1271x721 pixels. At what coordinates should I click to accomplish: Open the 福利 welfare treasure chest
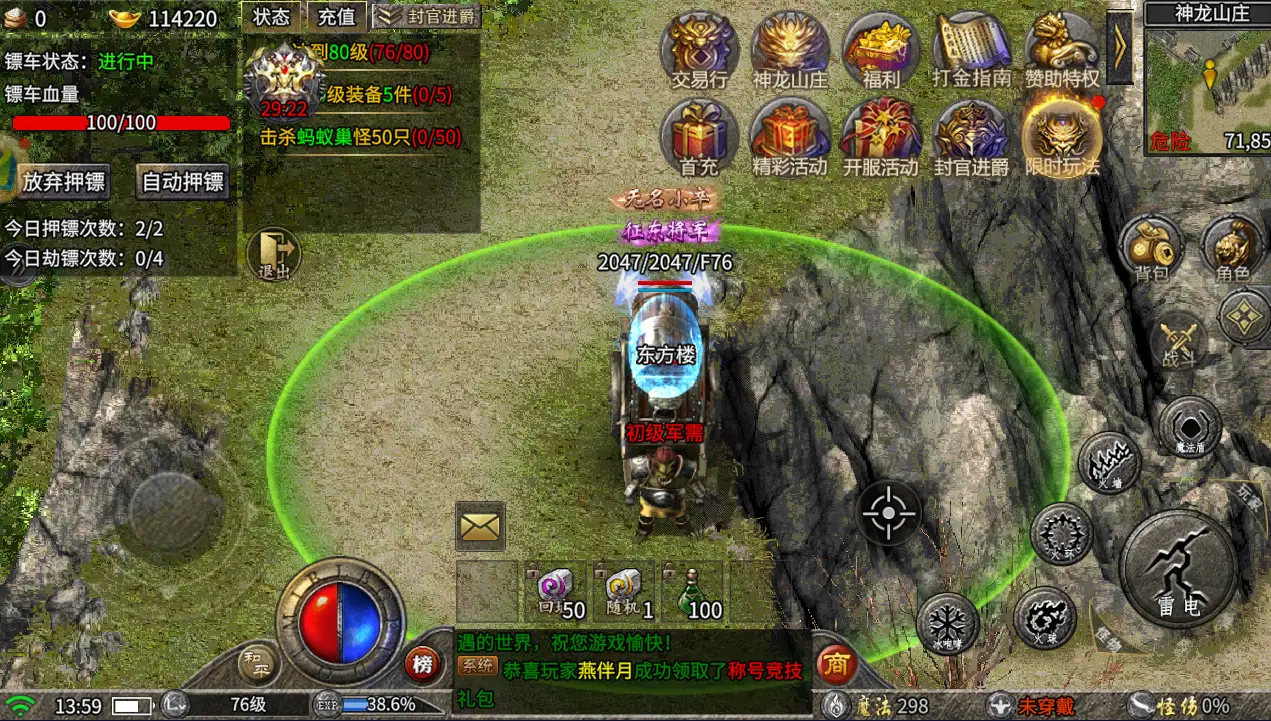(x=880, y=48)
